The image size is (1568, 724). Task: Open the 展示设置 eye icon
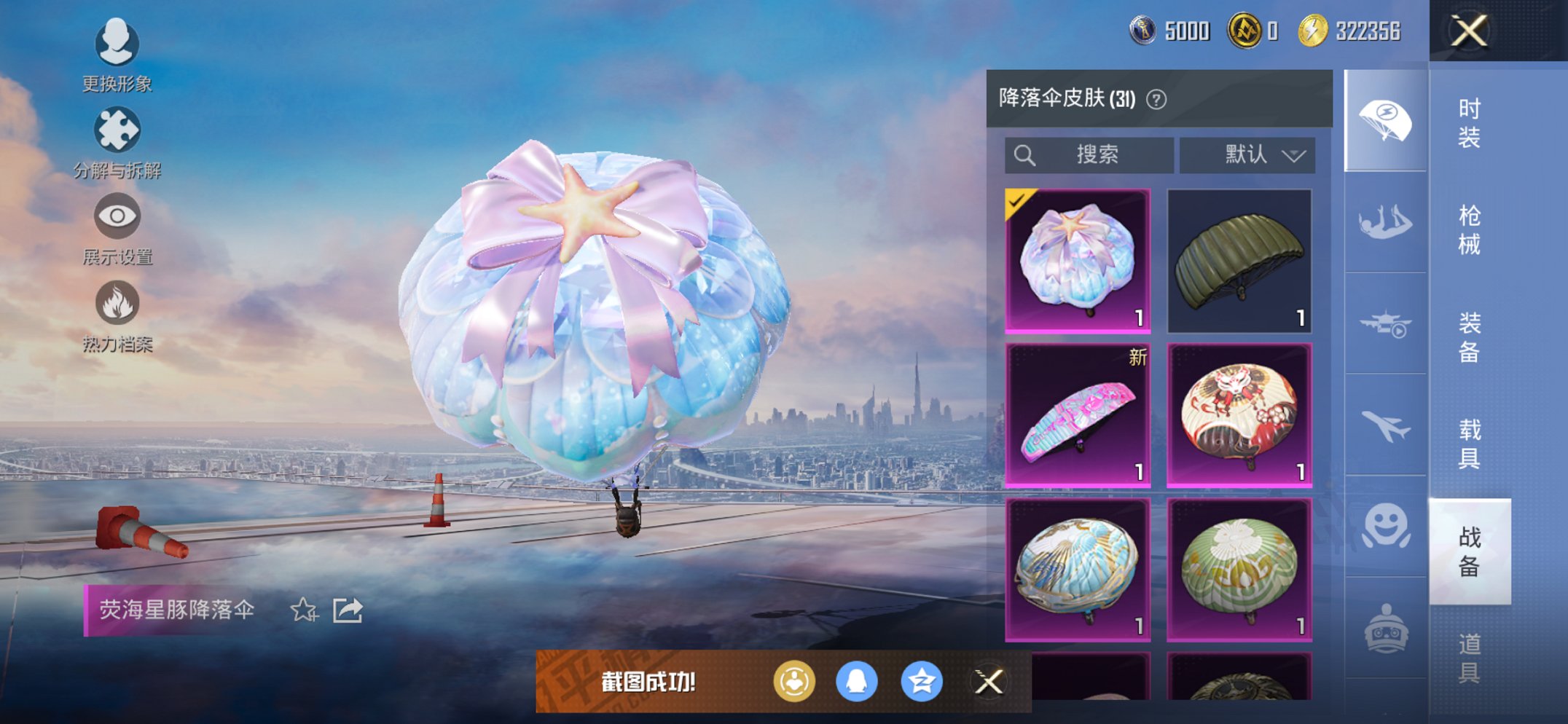point(117,216)
